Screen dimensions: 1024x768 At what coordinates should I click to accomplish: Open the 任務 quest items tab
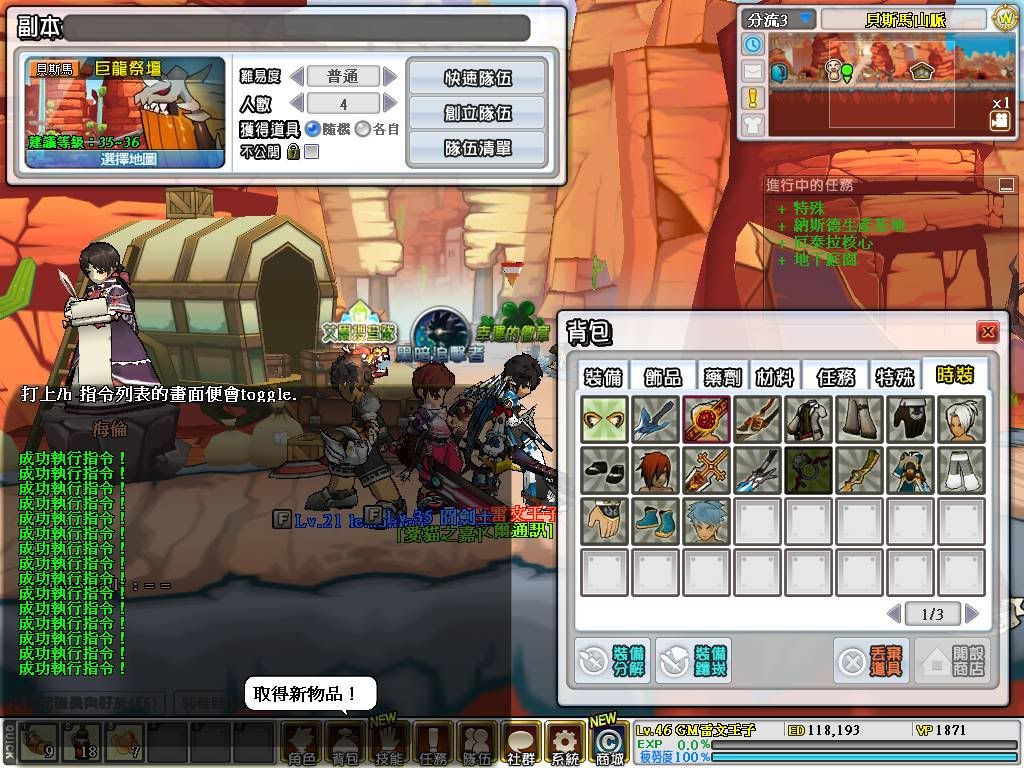pyautogui.click(x=835, y=376)
